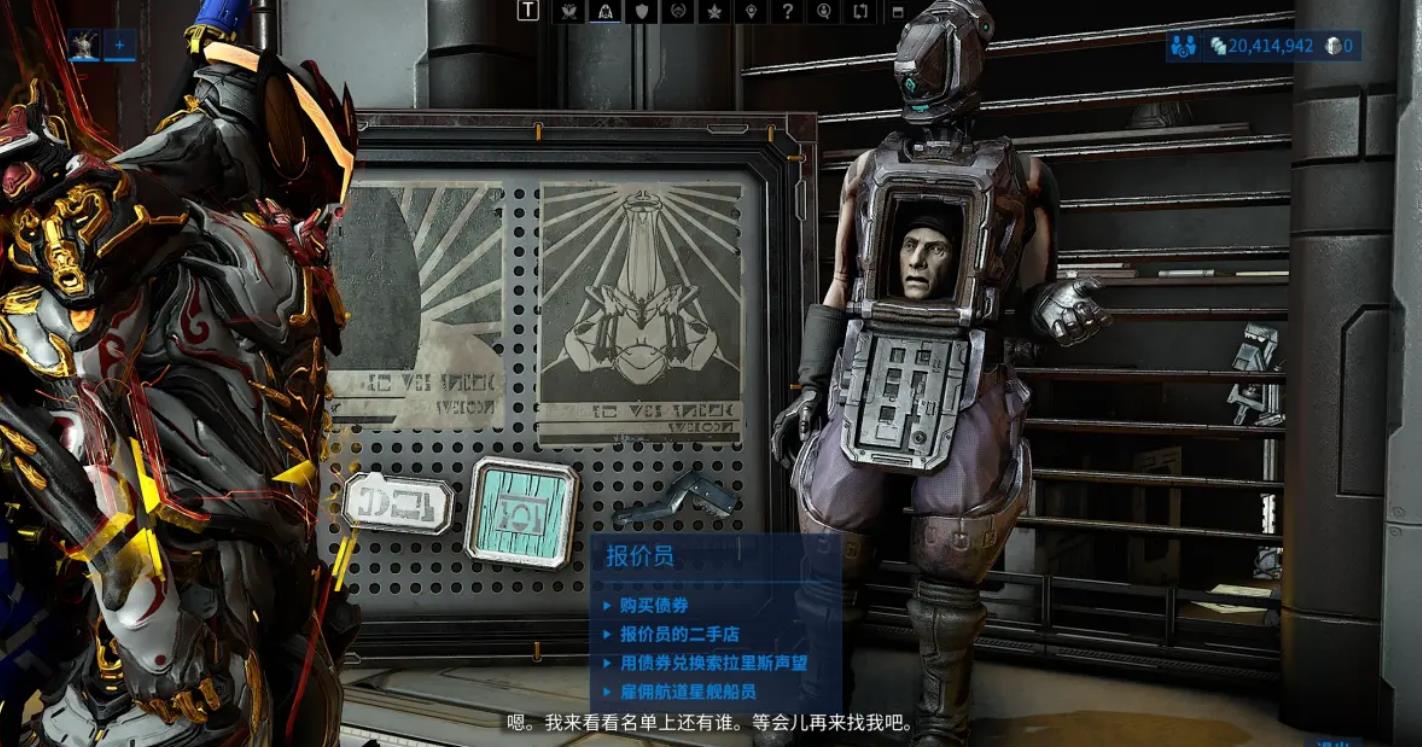Image resolution: width=1422 pixels, height=747 pixels.
Task: Select the highlighted helmet toolbar icon
Action: click(x=605, y=11)
